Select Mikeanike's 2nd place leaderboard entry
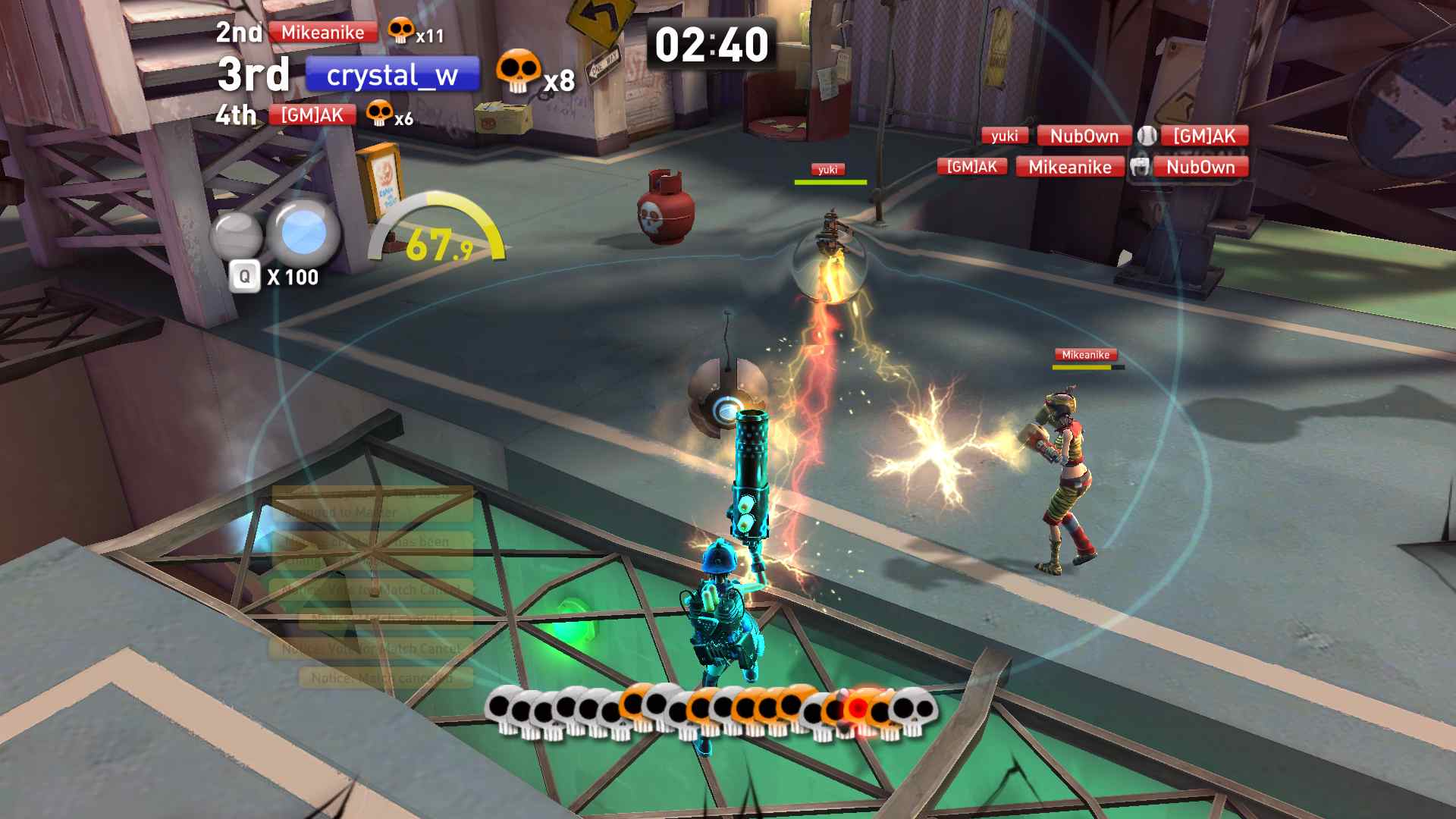1456x819 pixels. pyautogui.click(x=323, y=33)
